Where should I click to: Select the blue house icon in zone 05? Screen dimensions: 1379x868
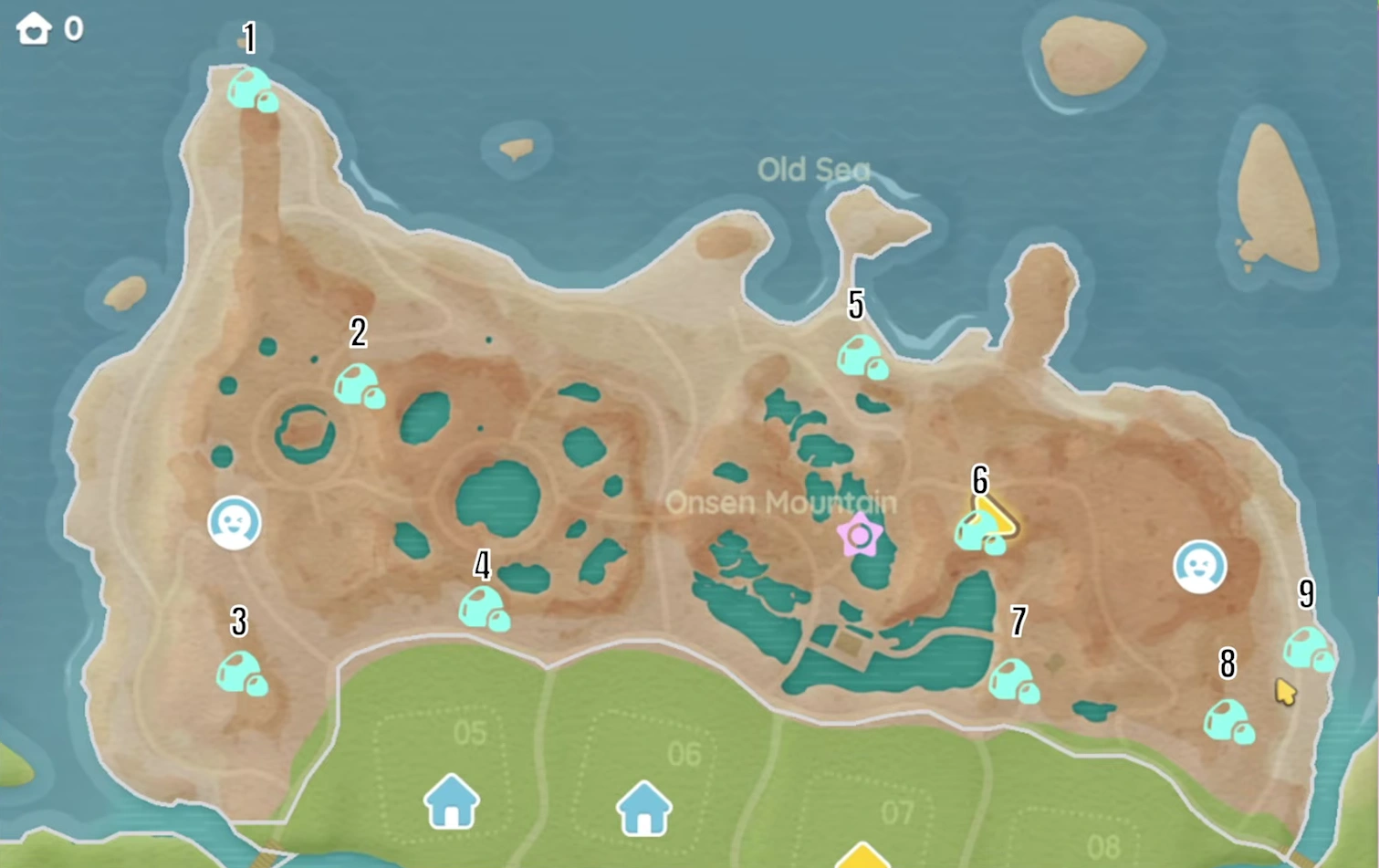coord(451,803)
